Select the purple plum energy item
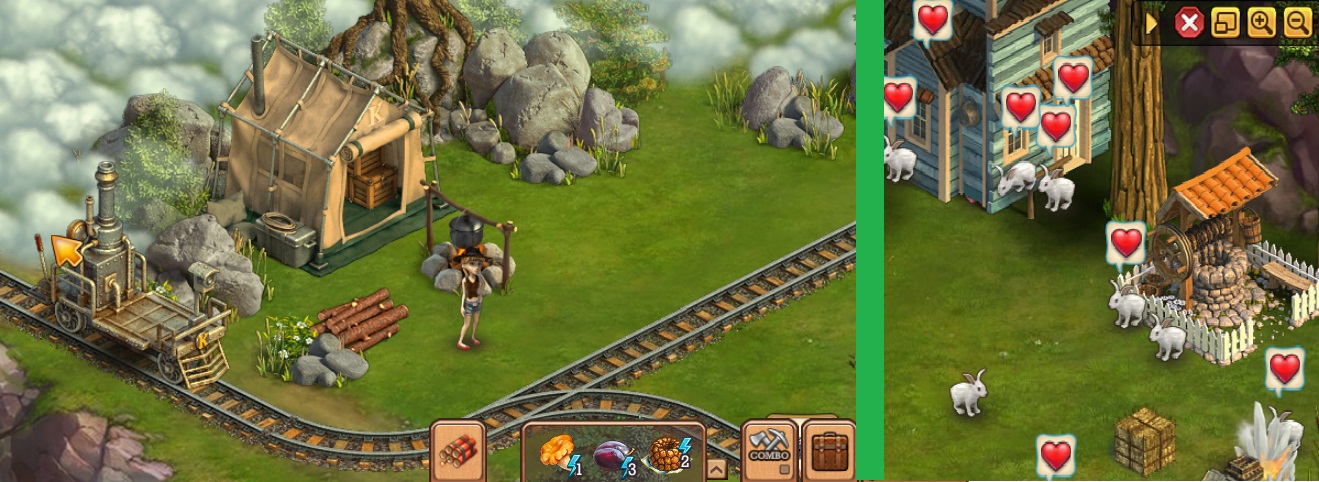Image resolution: width=1319 pixels, height=482 pixels. 610,455
